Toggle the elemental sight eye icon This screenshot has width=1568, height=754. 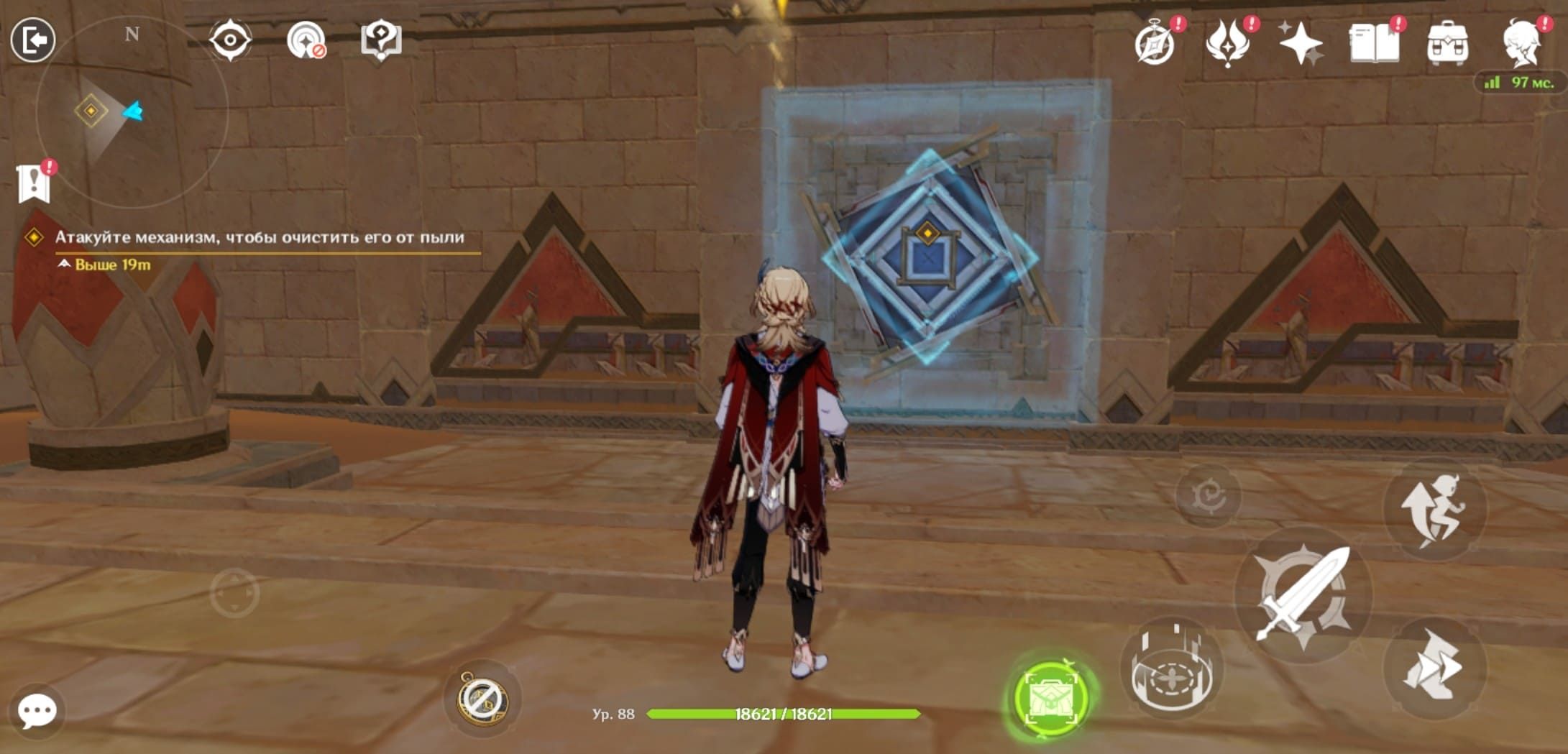230,40
